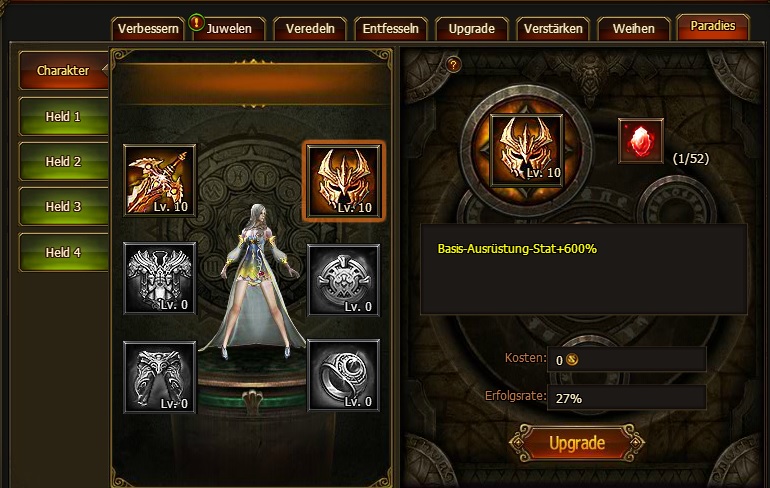The height and width of the screenshot is (488, 770).
Task: Pick Held 4
Action: pos(63,253)
